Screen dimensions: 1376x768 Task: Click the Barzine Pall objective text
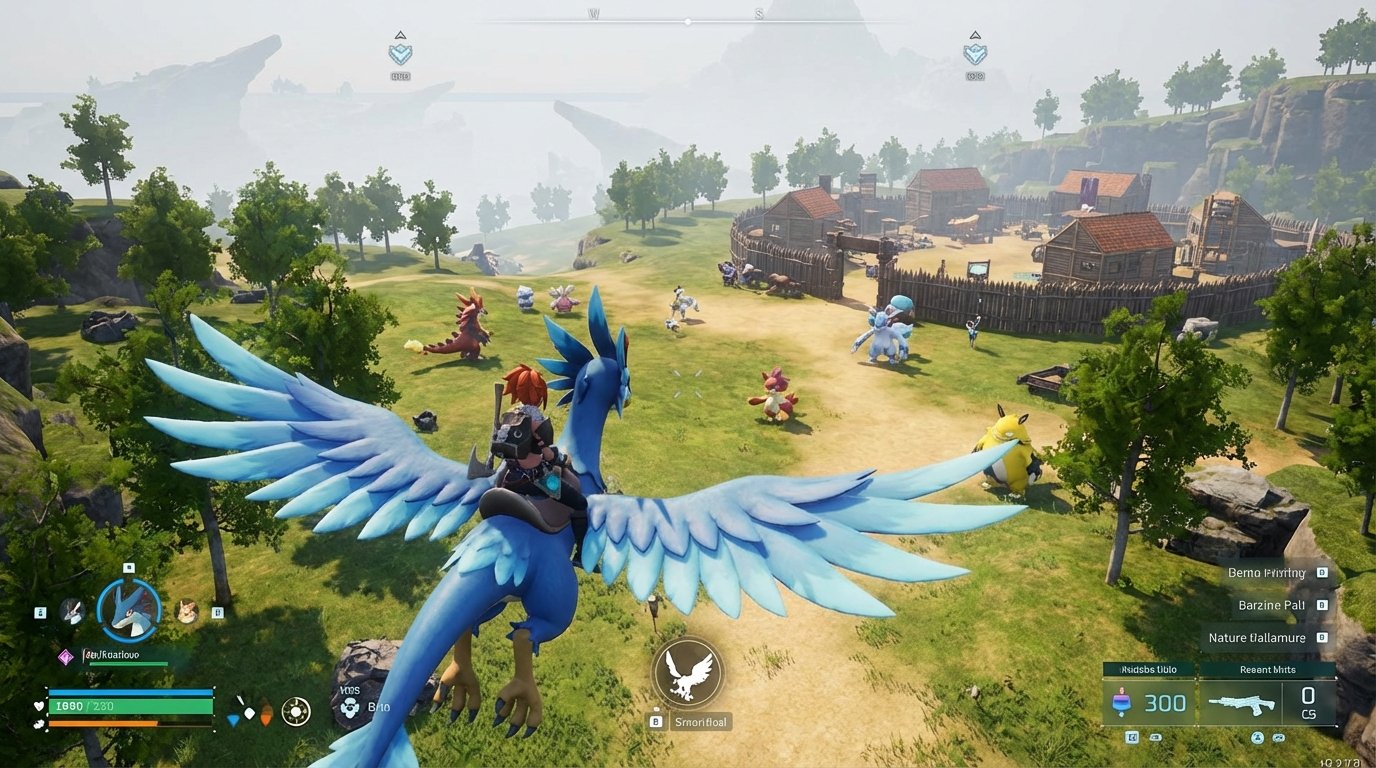1270,605
